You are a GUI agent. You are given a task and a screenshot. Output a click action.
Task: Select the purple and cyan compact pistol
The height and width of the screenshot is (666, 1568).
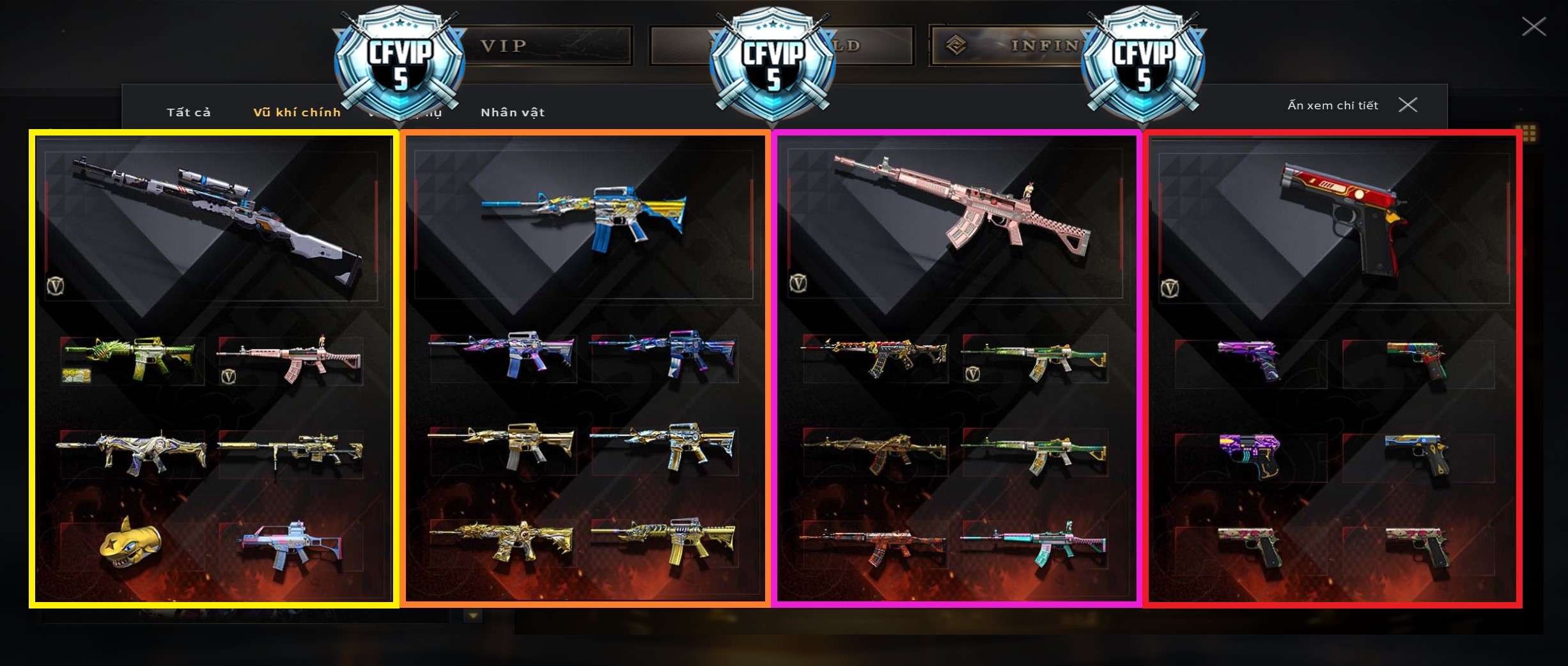1251,454
